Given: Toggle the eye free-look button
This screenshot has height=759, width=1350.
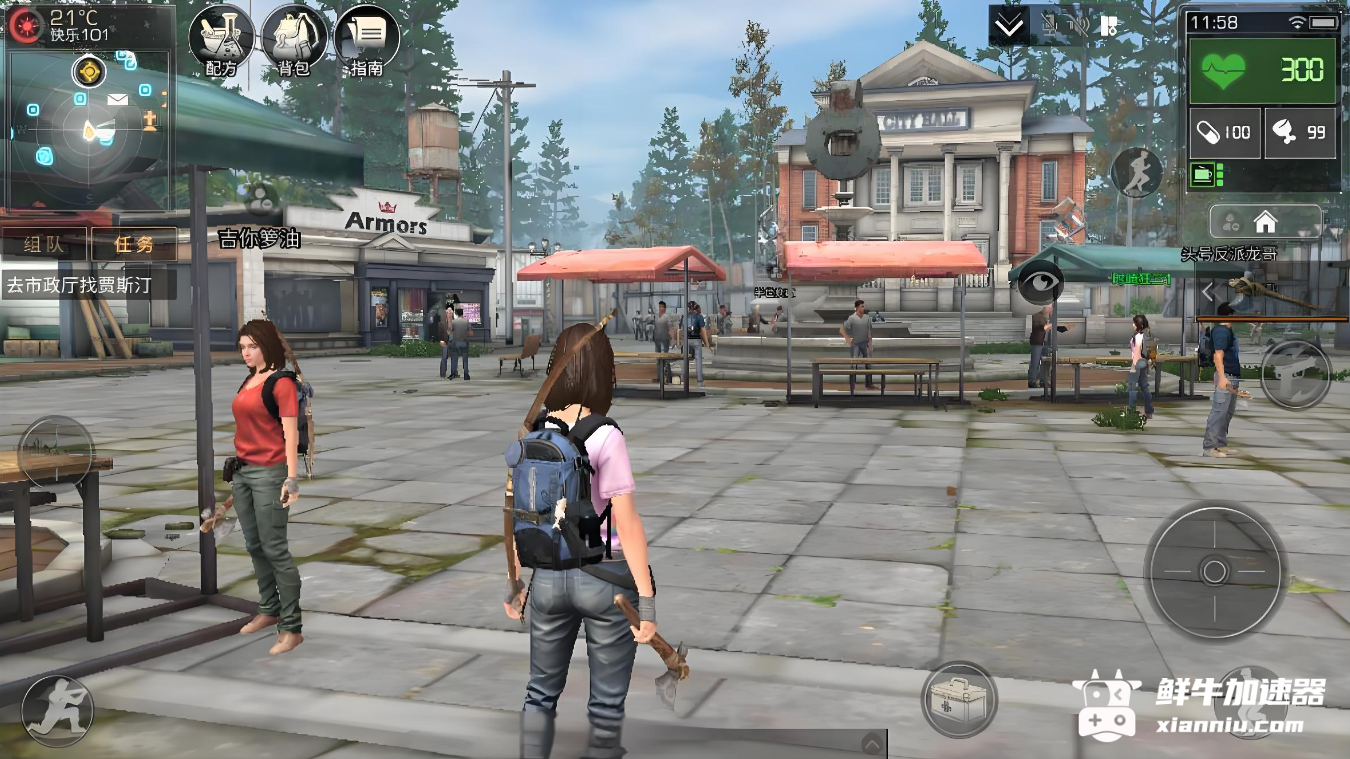Looking at the screenshot, I should pos(1040,283).
